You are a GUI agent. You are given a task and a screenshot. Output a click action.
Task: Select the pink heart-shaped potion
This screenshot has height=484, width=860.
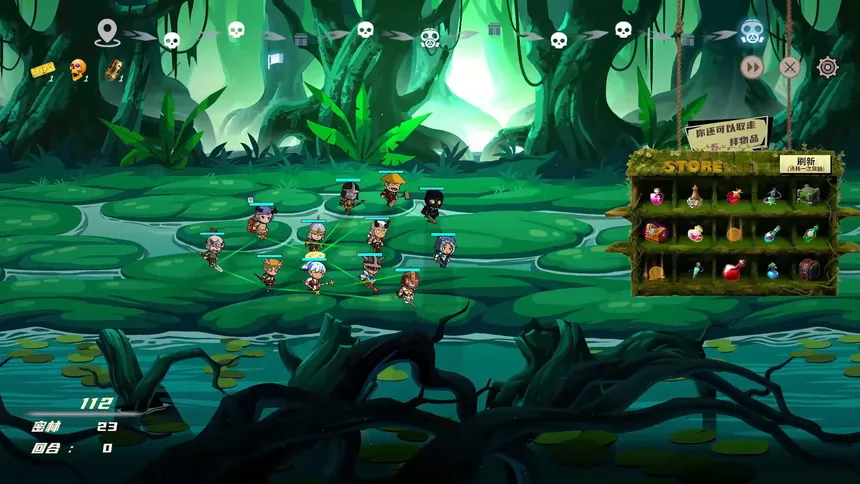pos(695,233)
